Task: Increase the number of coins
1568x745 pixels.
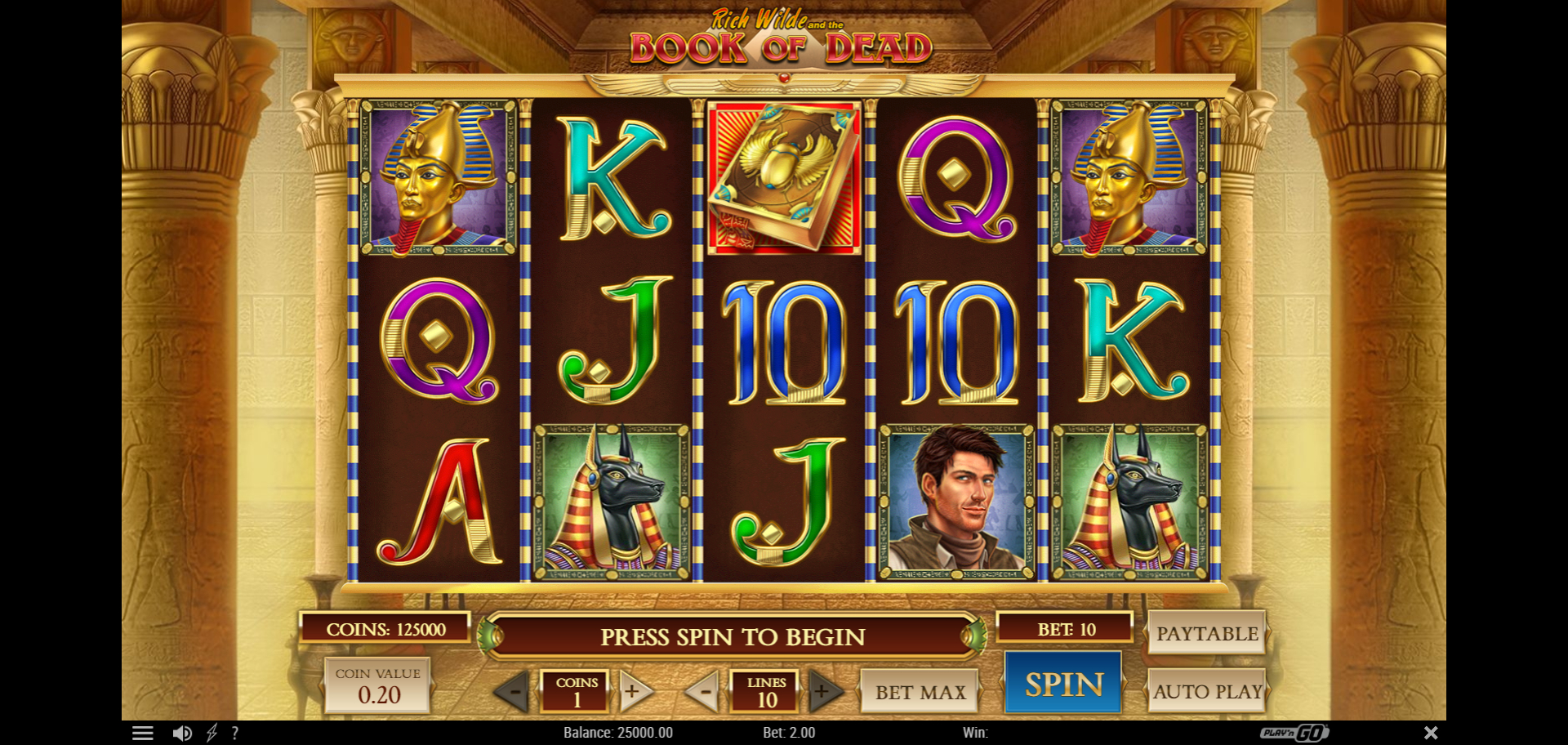Action: [634, 692]
